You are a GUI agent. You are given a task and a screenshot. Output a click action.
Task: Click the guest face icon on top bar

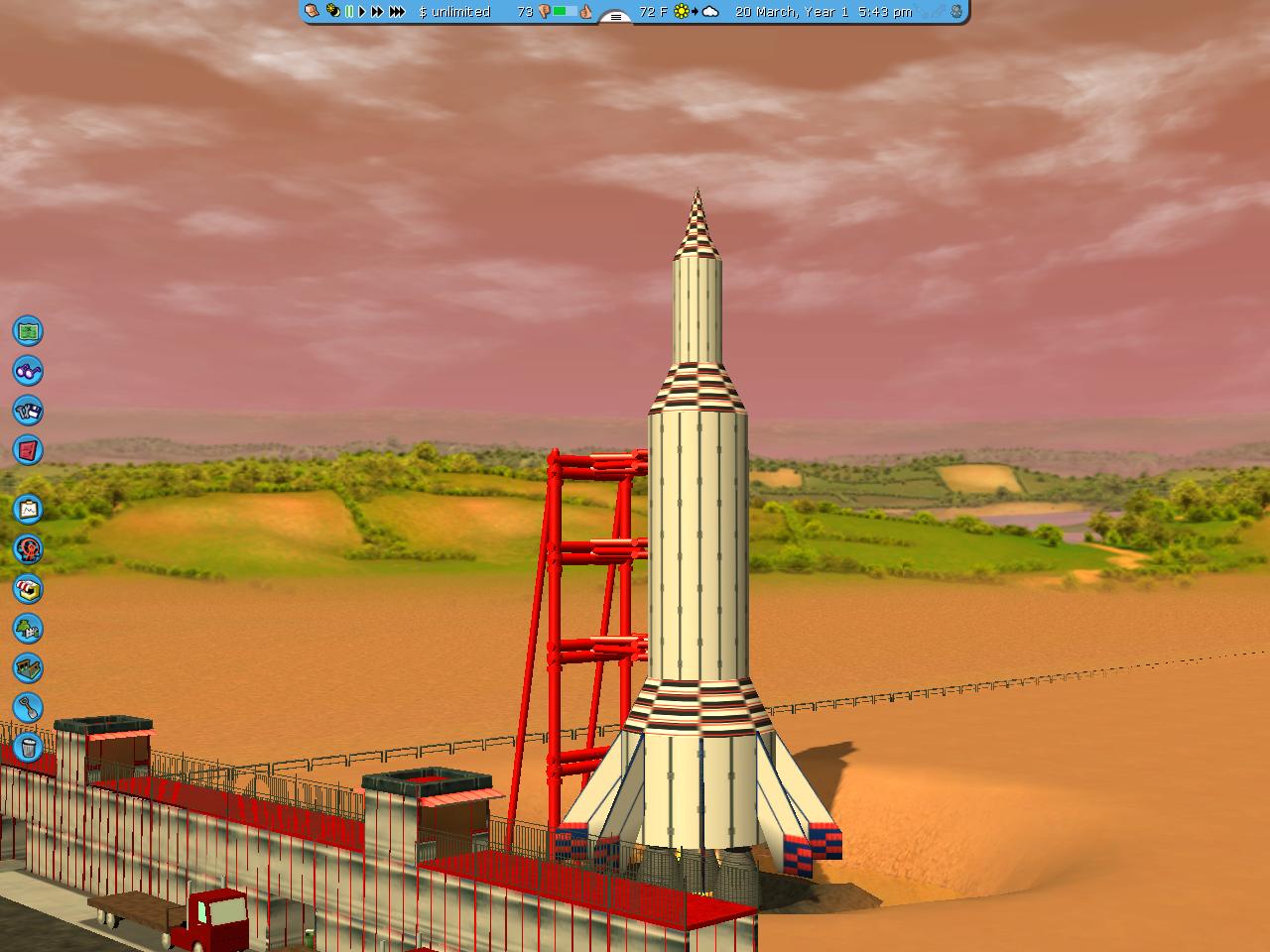[x=313, y=12]
